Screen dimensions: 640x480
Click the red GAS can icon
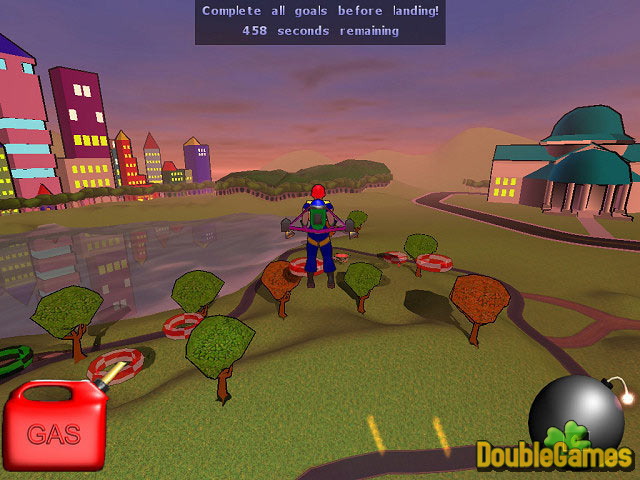point(56,427)
